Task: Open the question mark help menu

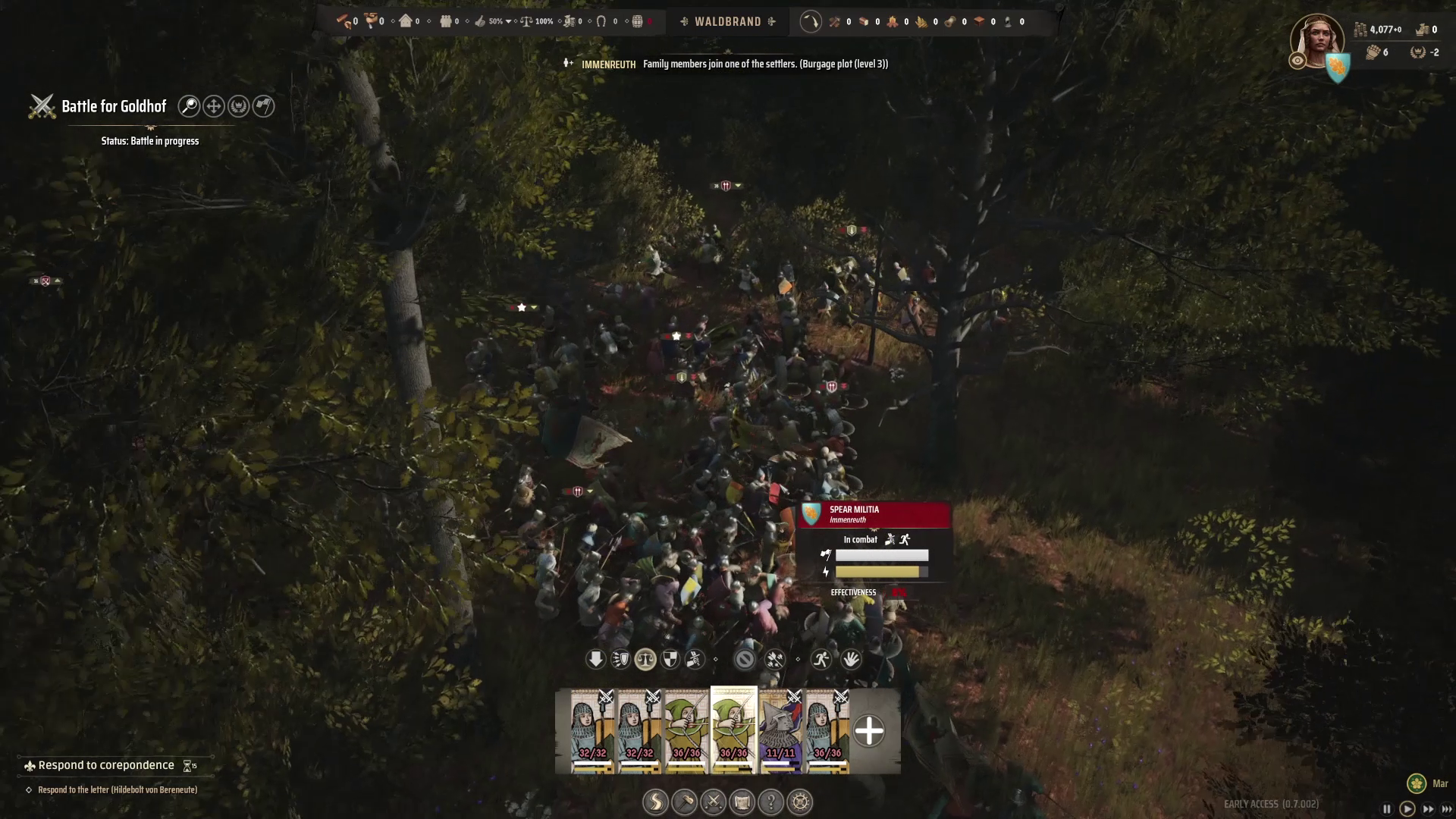Action: [770, 802]
